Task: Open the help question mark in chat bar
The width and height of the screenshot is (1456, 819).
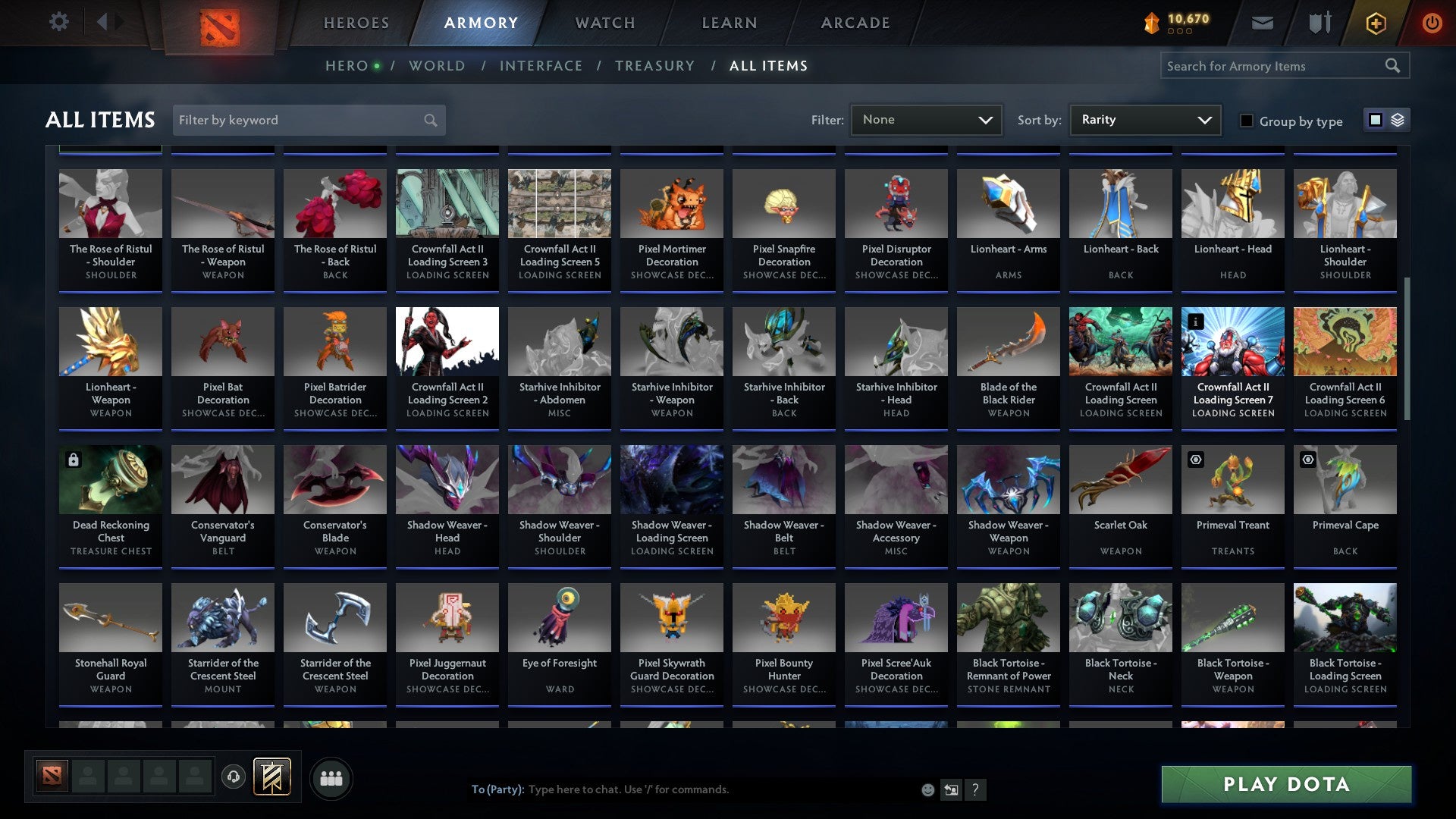Action: [x=975, y=789]
